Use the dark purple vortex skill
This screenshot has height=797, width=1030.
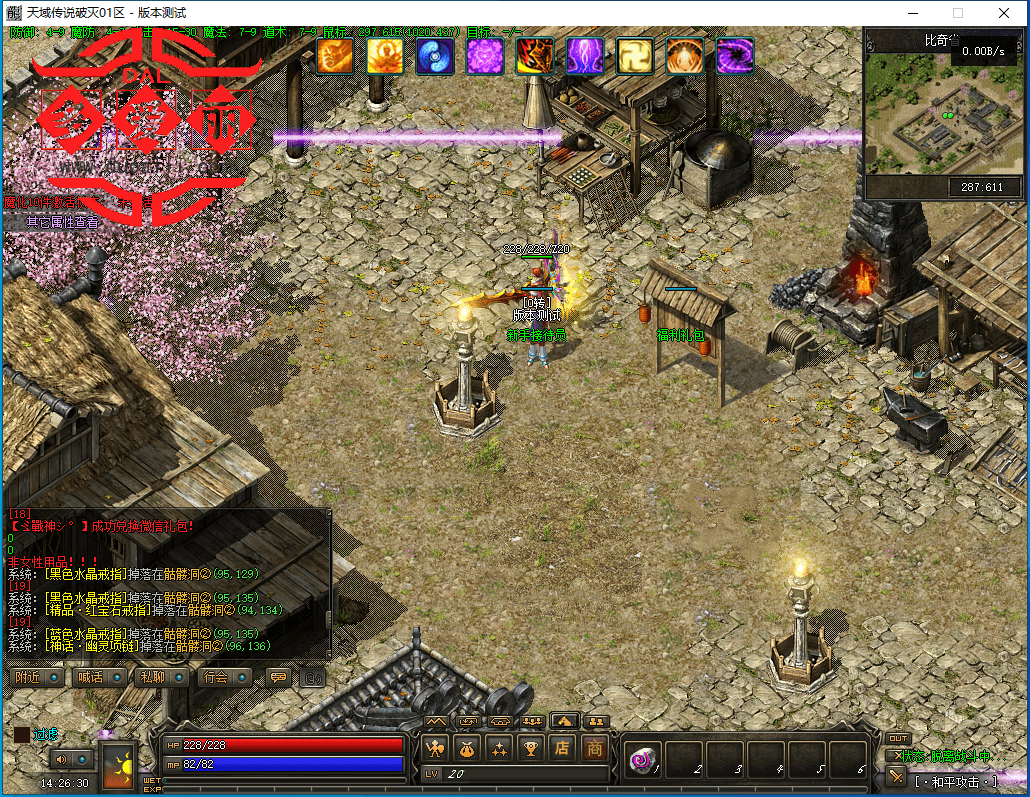tap(735, 56)
